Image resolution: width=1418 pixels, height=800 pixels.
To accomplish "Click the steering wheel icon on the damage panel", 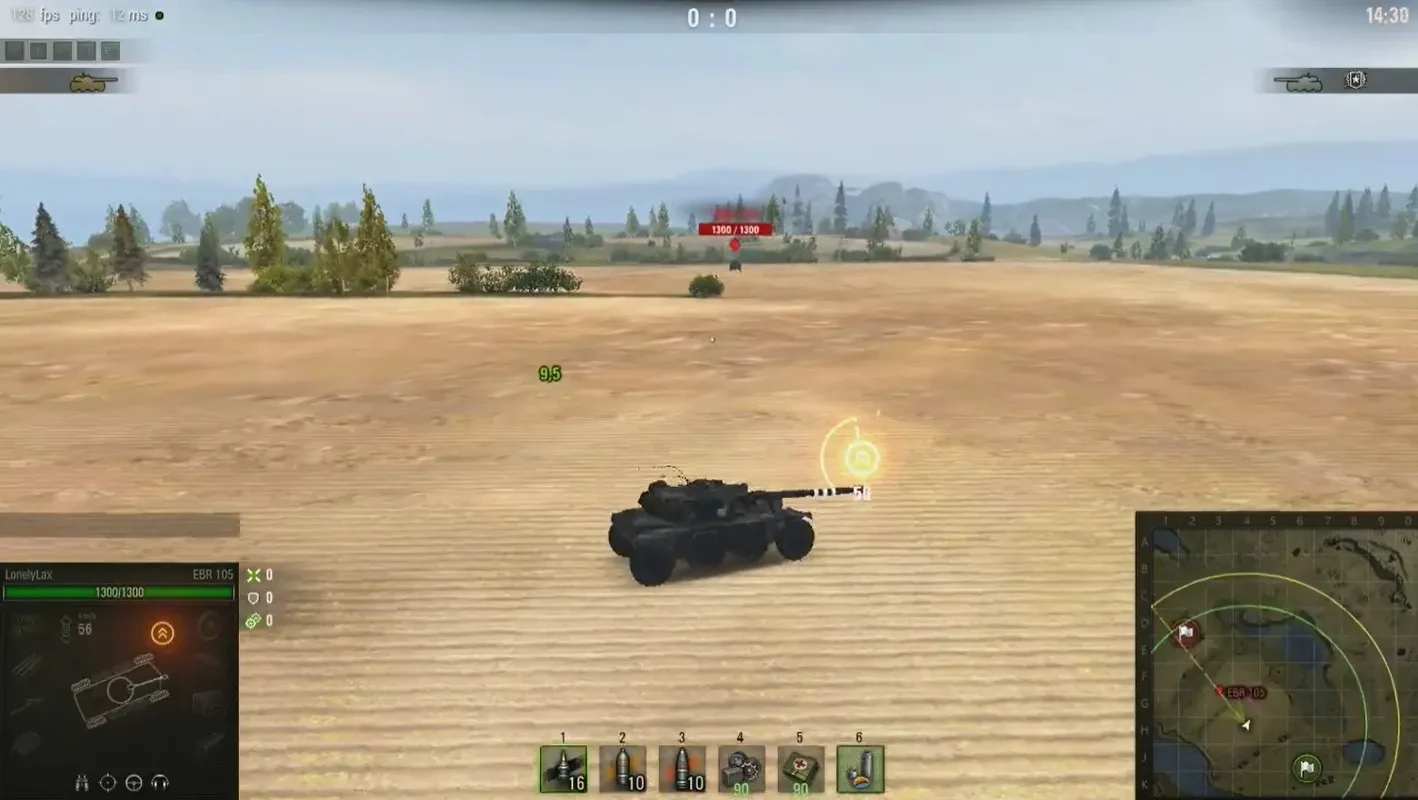I will click(x=132, y=782).
